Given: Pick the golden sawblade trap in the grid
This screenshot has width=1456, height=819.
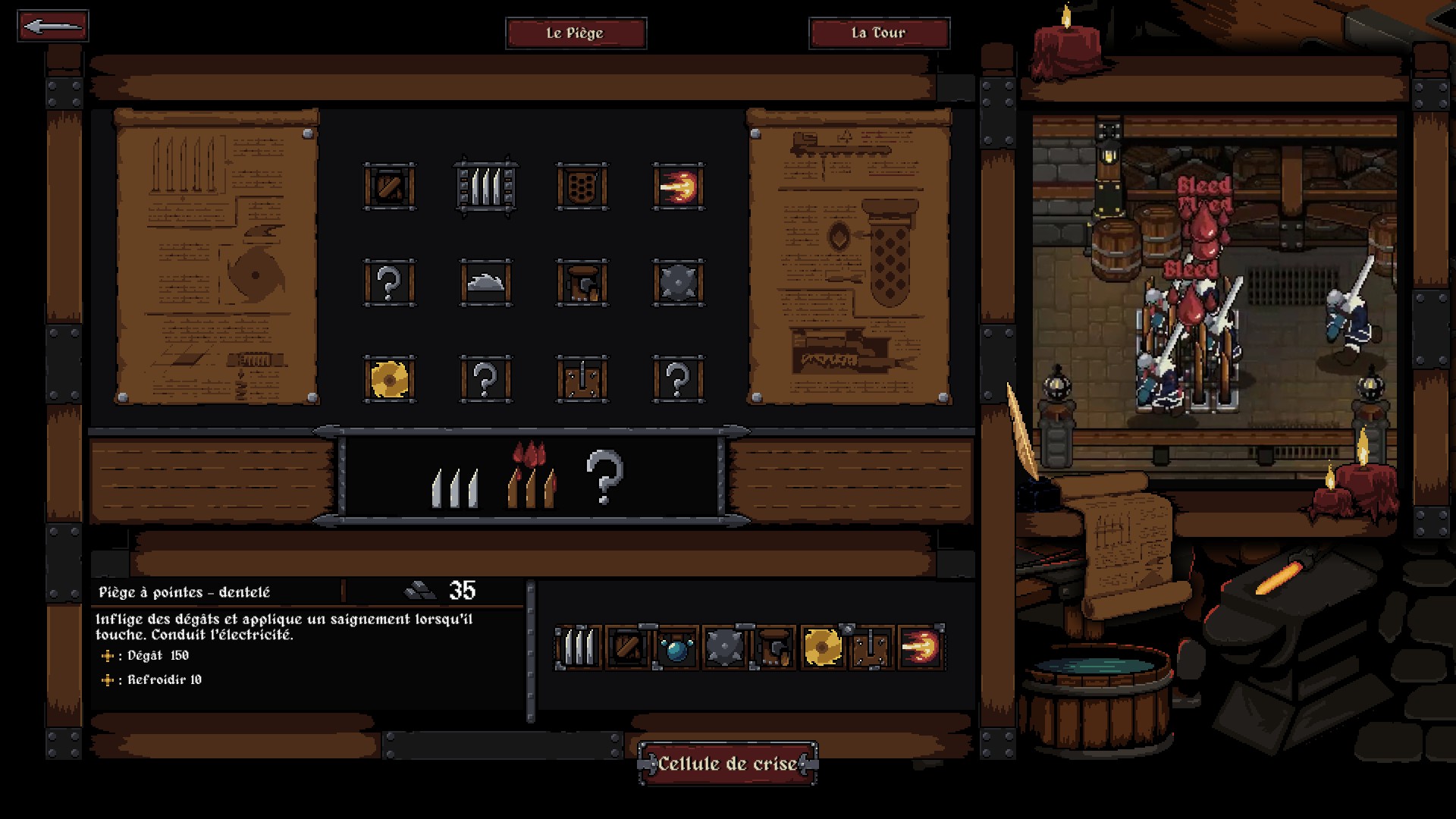Looking at the screenshot, I should tap(389, 379).
